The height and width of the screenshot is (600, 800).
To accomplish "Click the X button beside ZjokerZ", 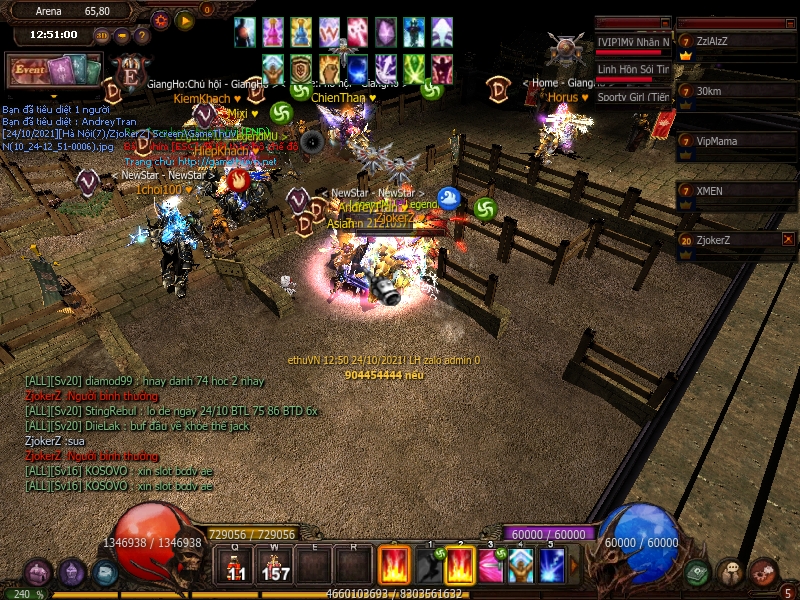I will tap(788, 239).
